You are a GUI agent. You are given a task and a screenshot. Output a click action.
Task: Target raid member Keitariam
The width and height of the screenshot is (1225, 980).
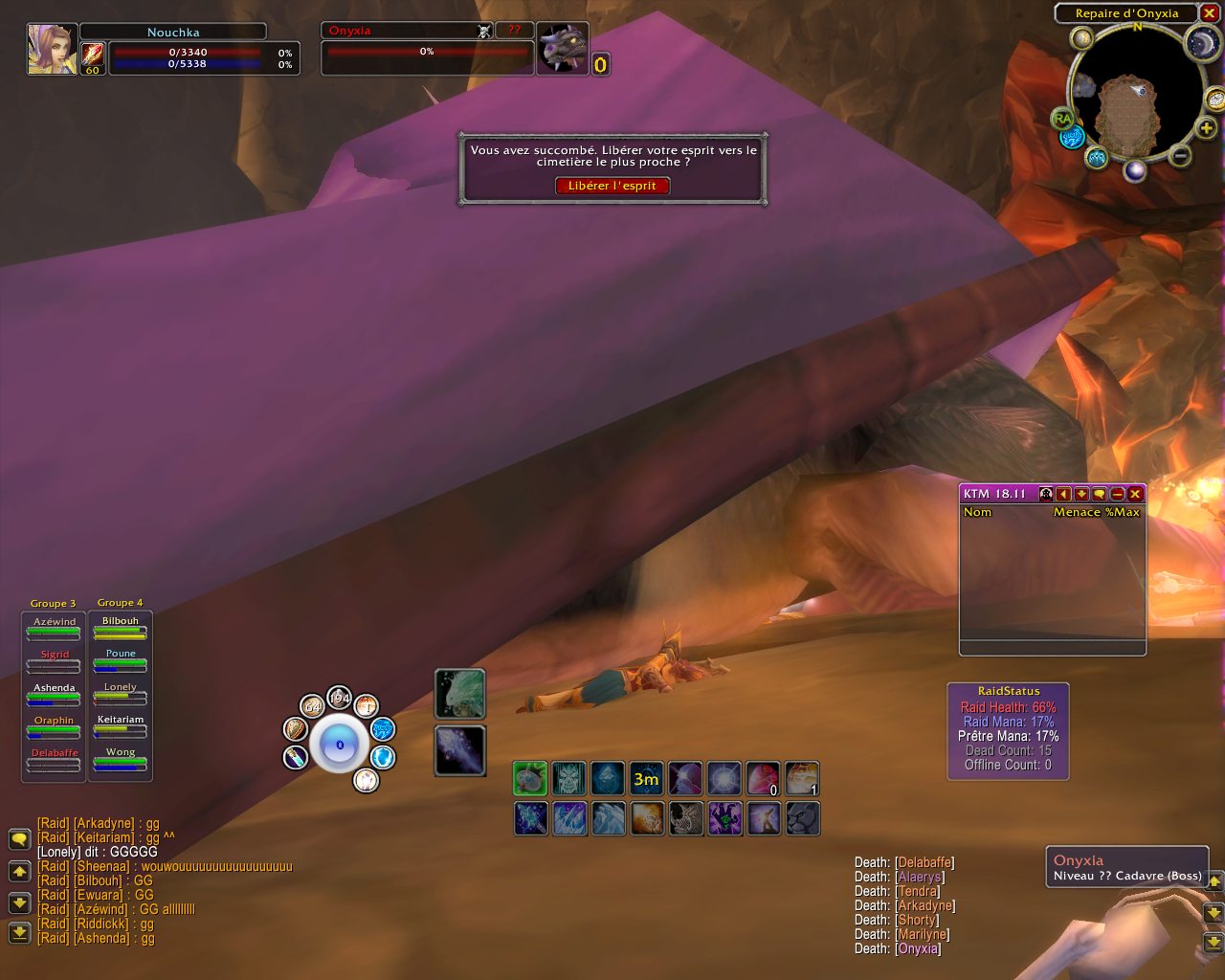point(121,725)
